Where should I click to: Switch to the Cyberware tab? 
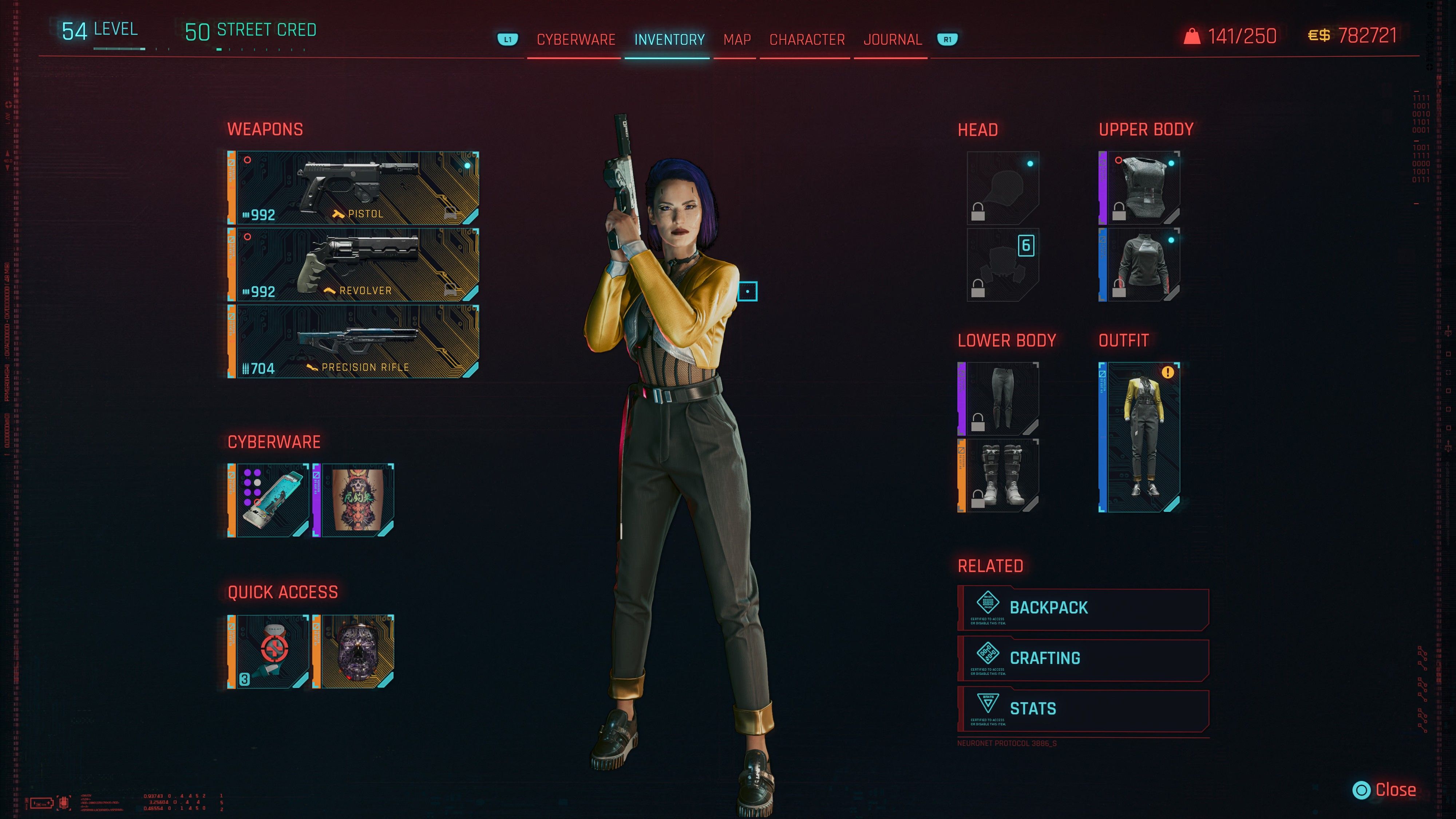tap(575, 40)
